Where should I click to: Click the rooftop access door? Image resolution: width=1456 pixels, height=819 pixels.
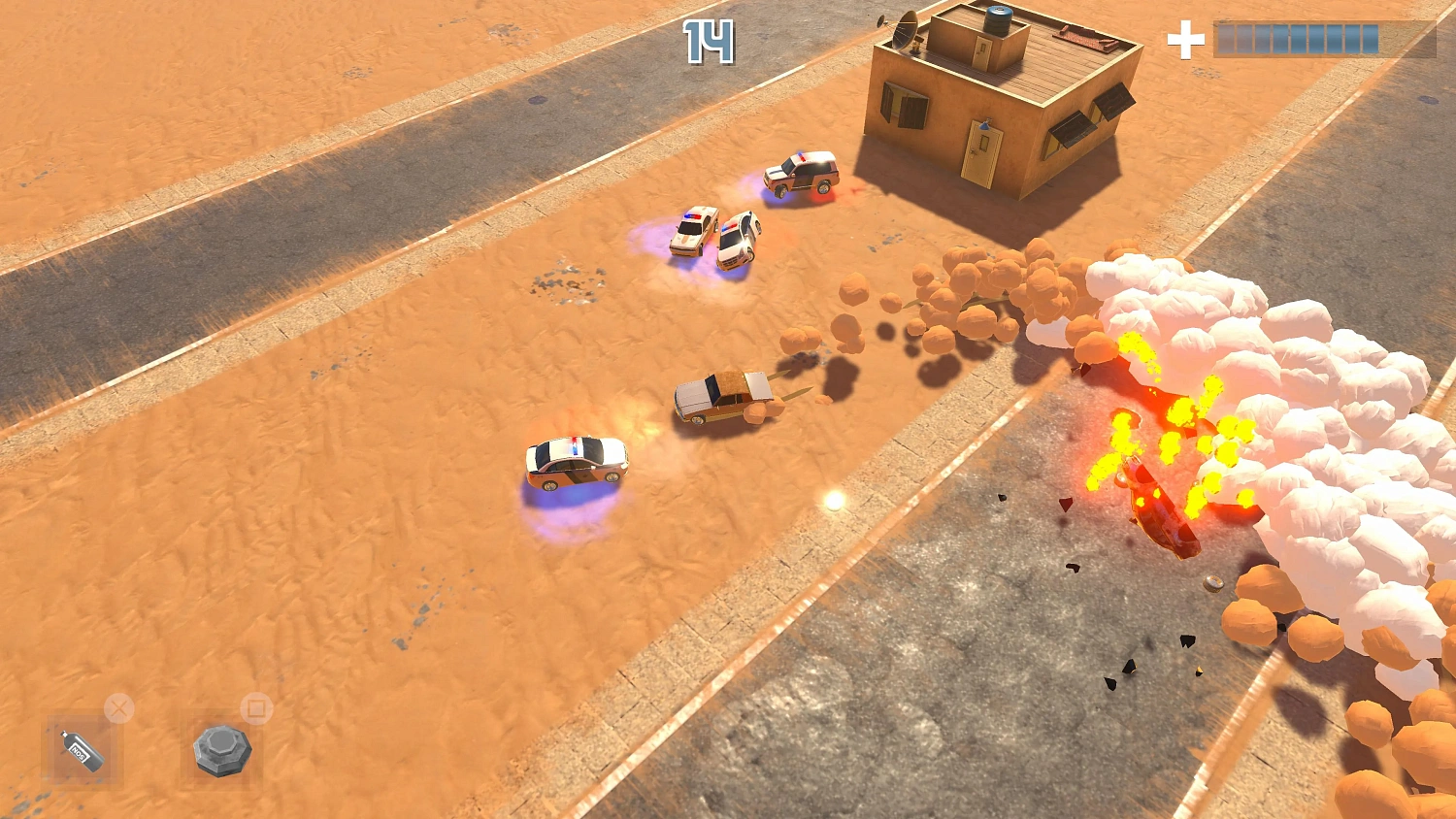click(981, 53)
